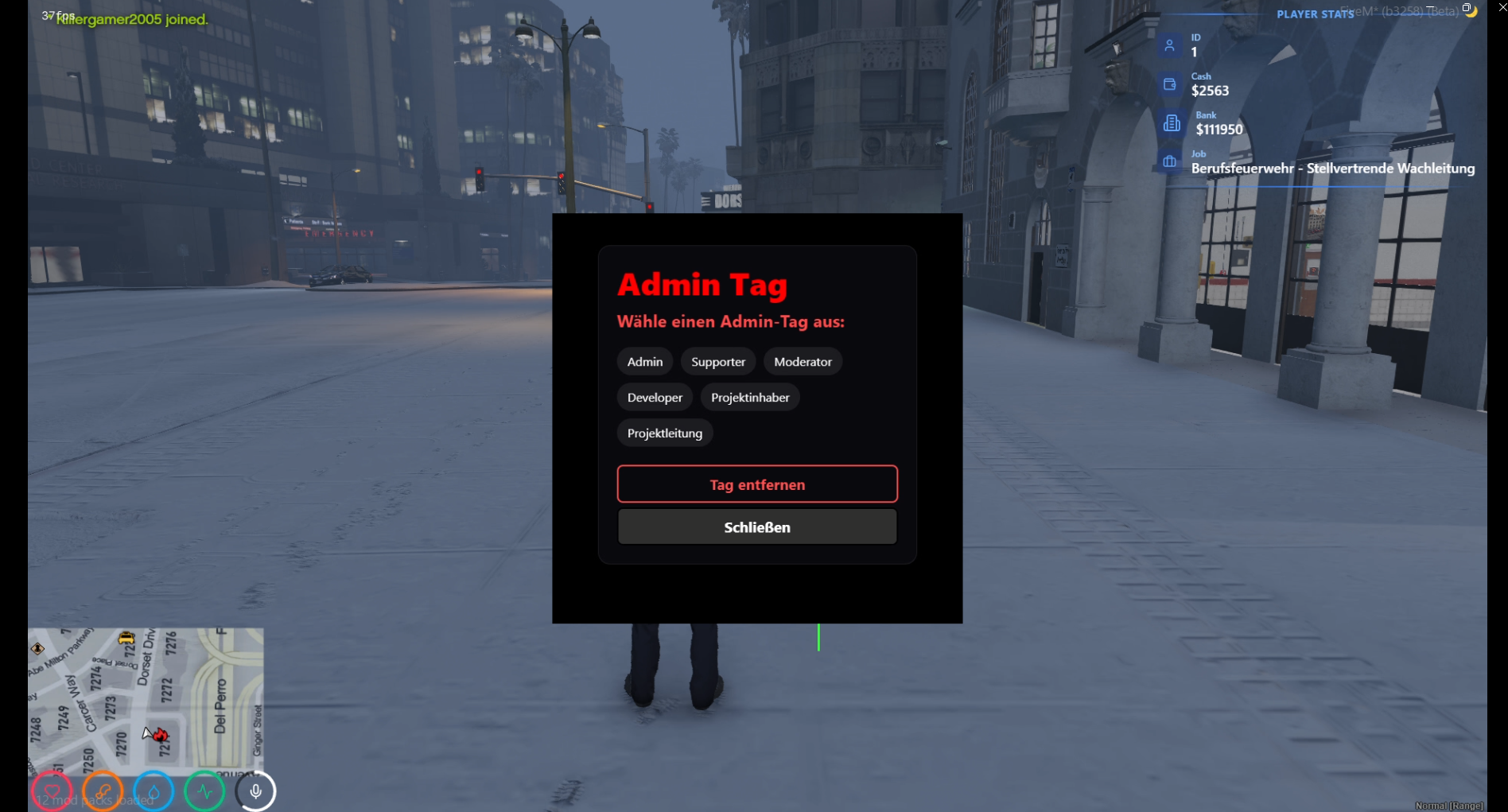The image size is (1508, 812).
Task: Select the Moderator tag
Action: 803,361
